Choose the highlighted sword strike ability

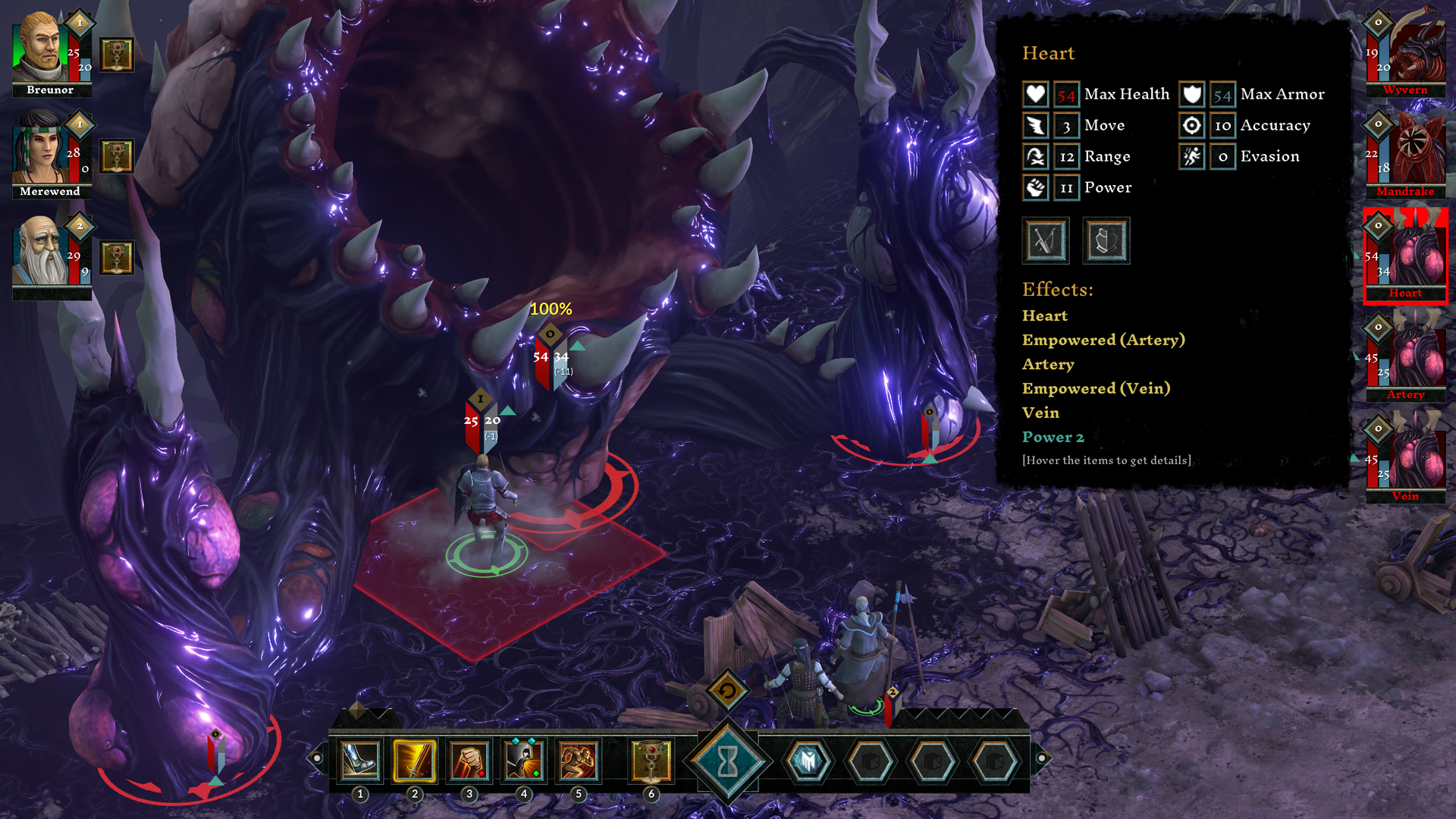click(x=415, y=761)
